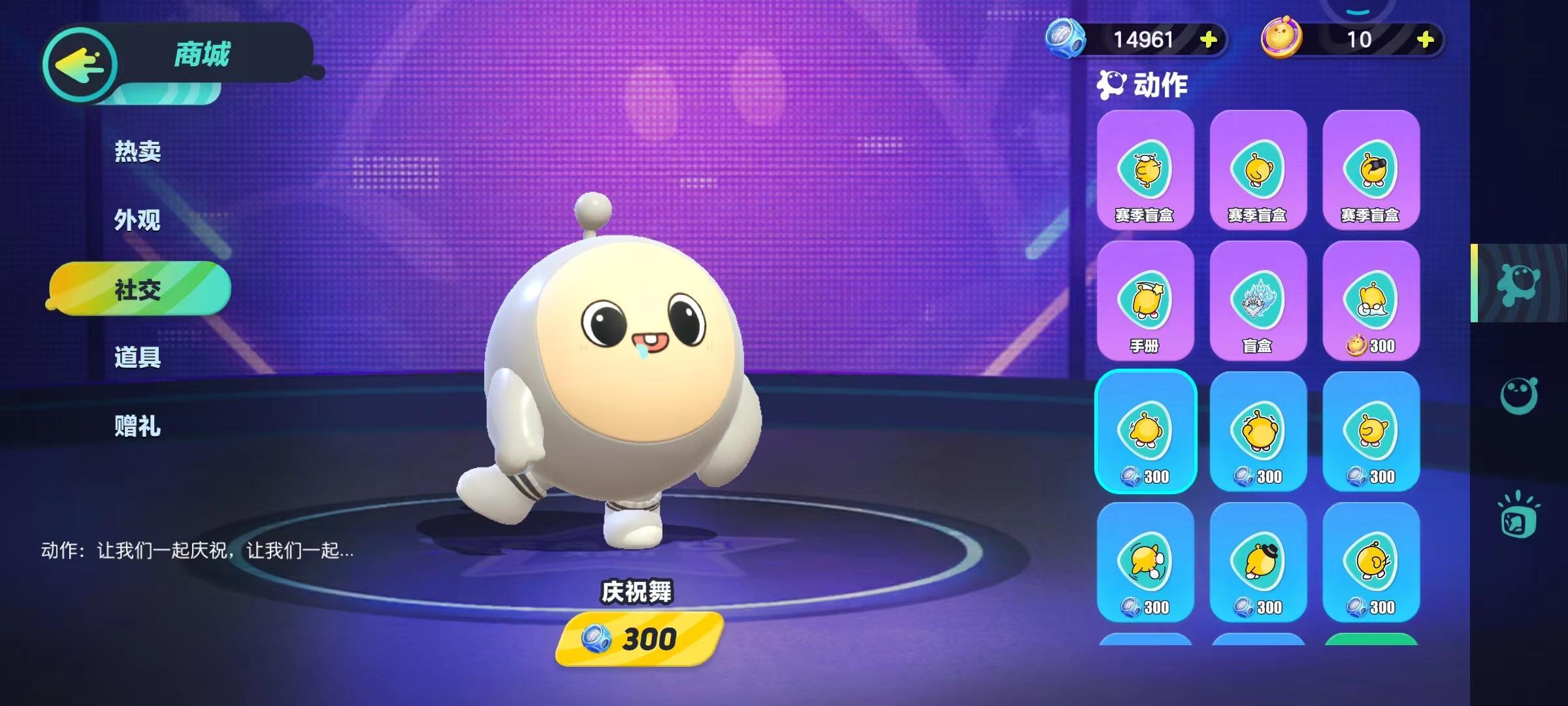Open the 赠礼 category

[137, 426]
